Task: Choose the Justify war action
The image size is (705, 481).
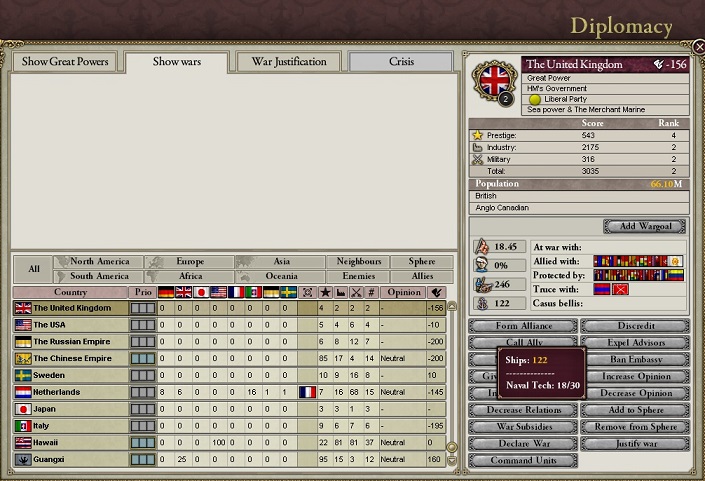Action: point(635,444)
